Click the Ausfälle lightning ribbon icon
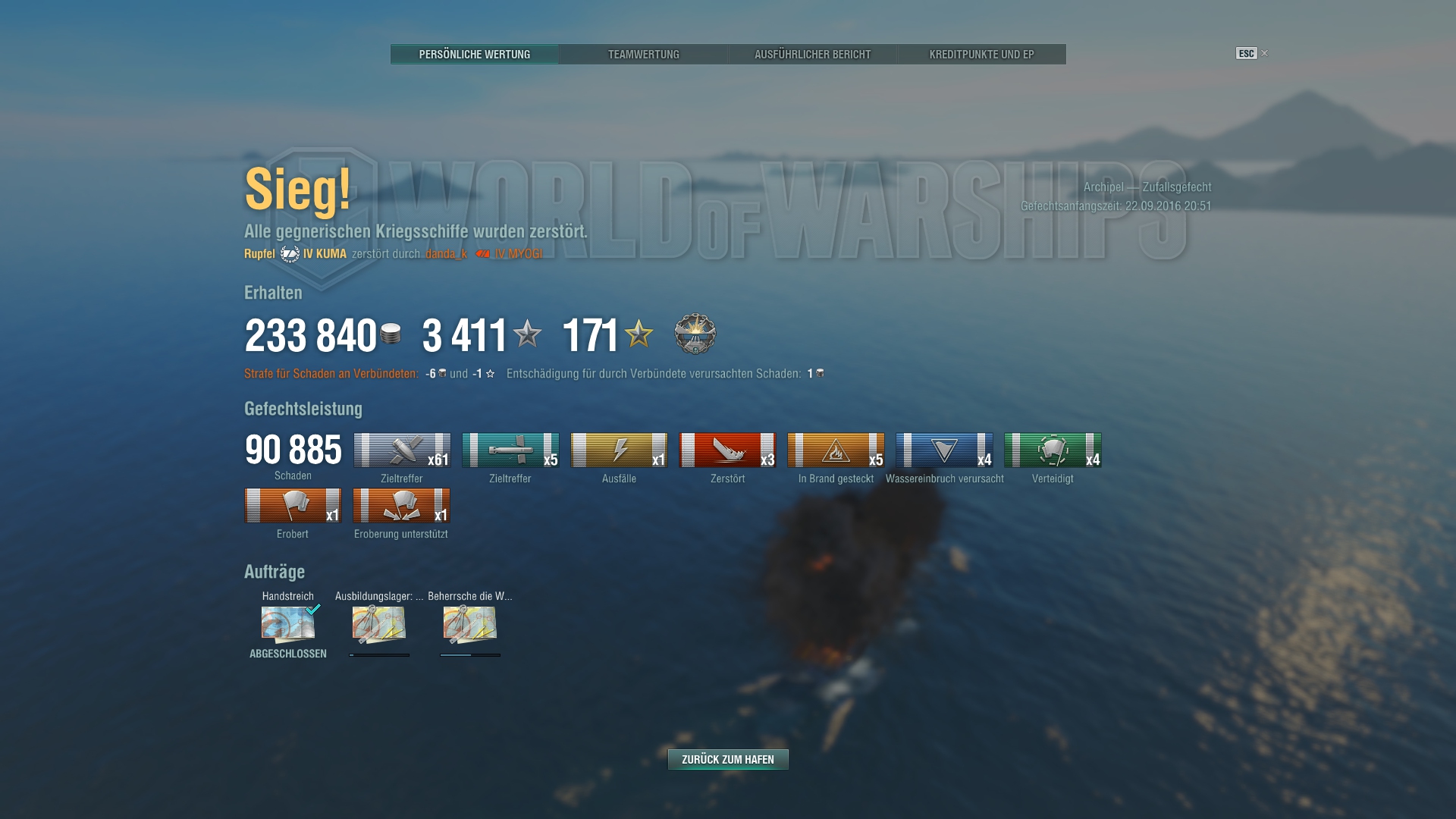This screenshot has height=819, width=1456. click(x=619, y=448)
